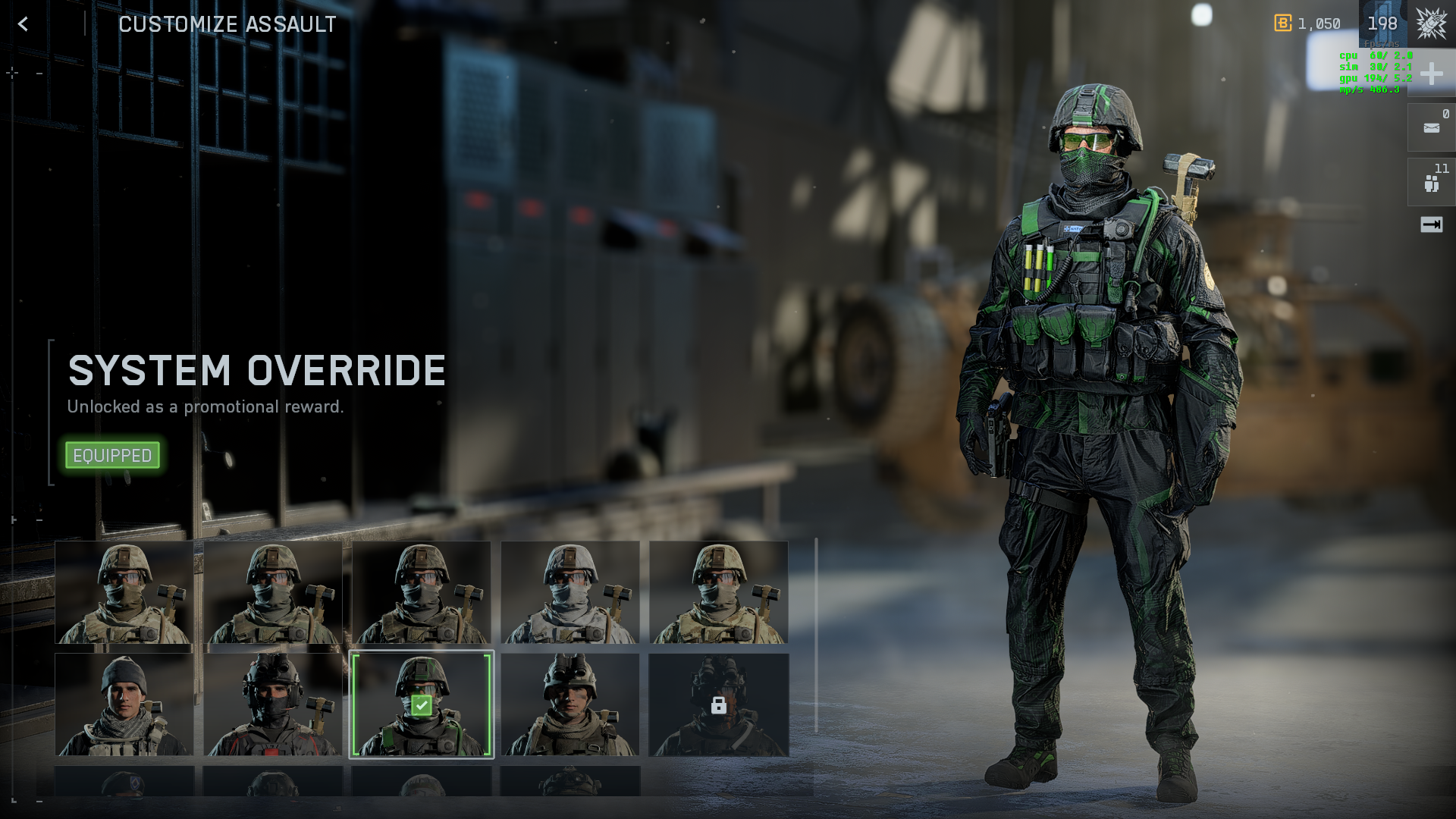Open the store via the 1,050 coin balance

[x=1307, y=24]
